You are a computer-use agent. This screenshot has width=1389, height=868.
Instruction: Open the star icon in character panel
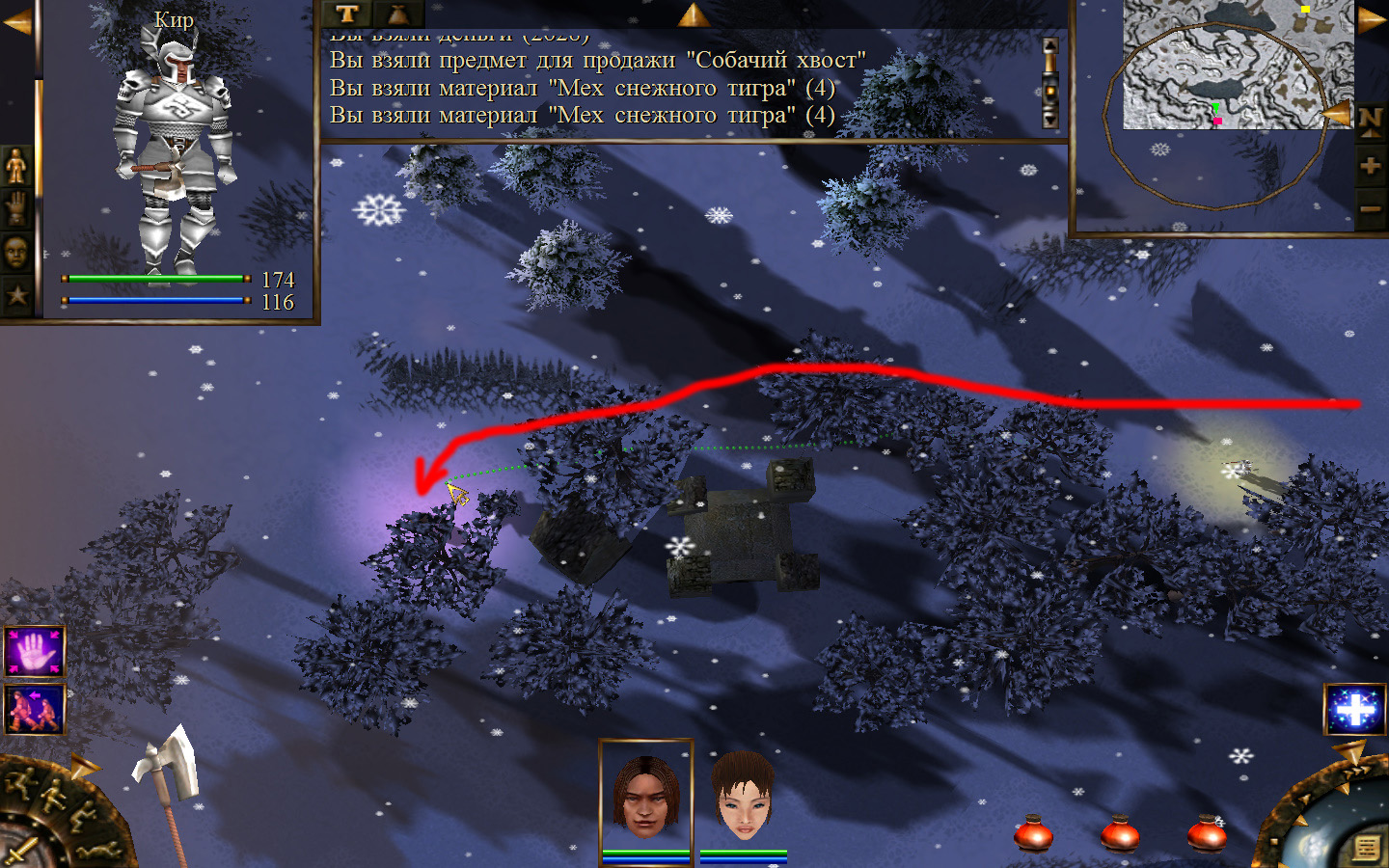click(16, 295)
